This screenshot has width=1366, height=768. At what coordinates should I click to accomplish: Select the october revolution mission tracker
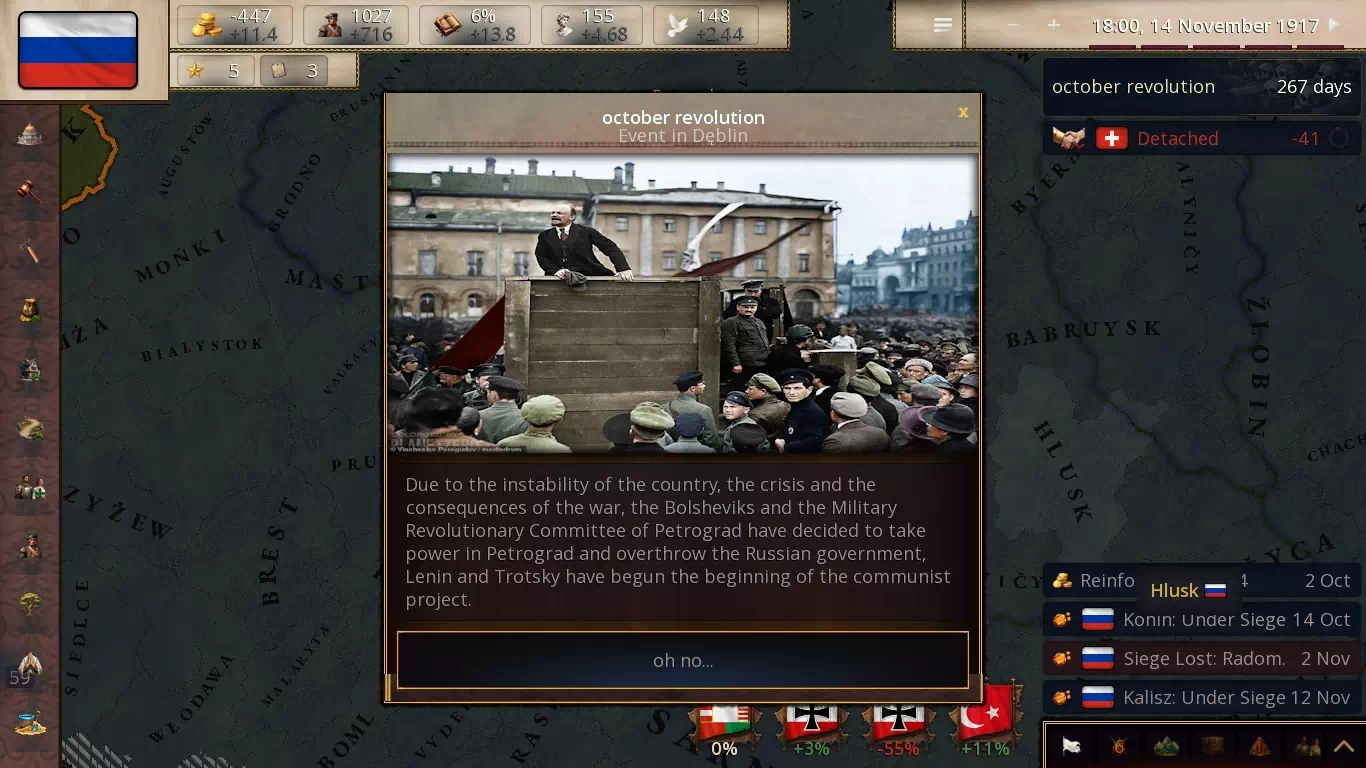(1200, 87)
